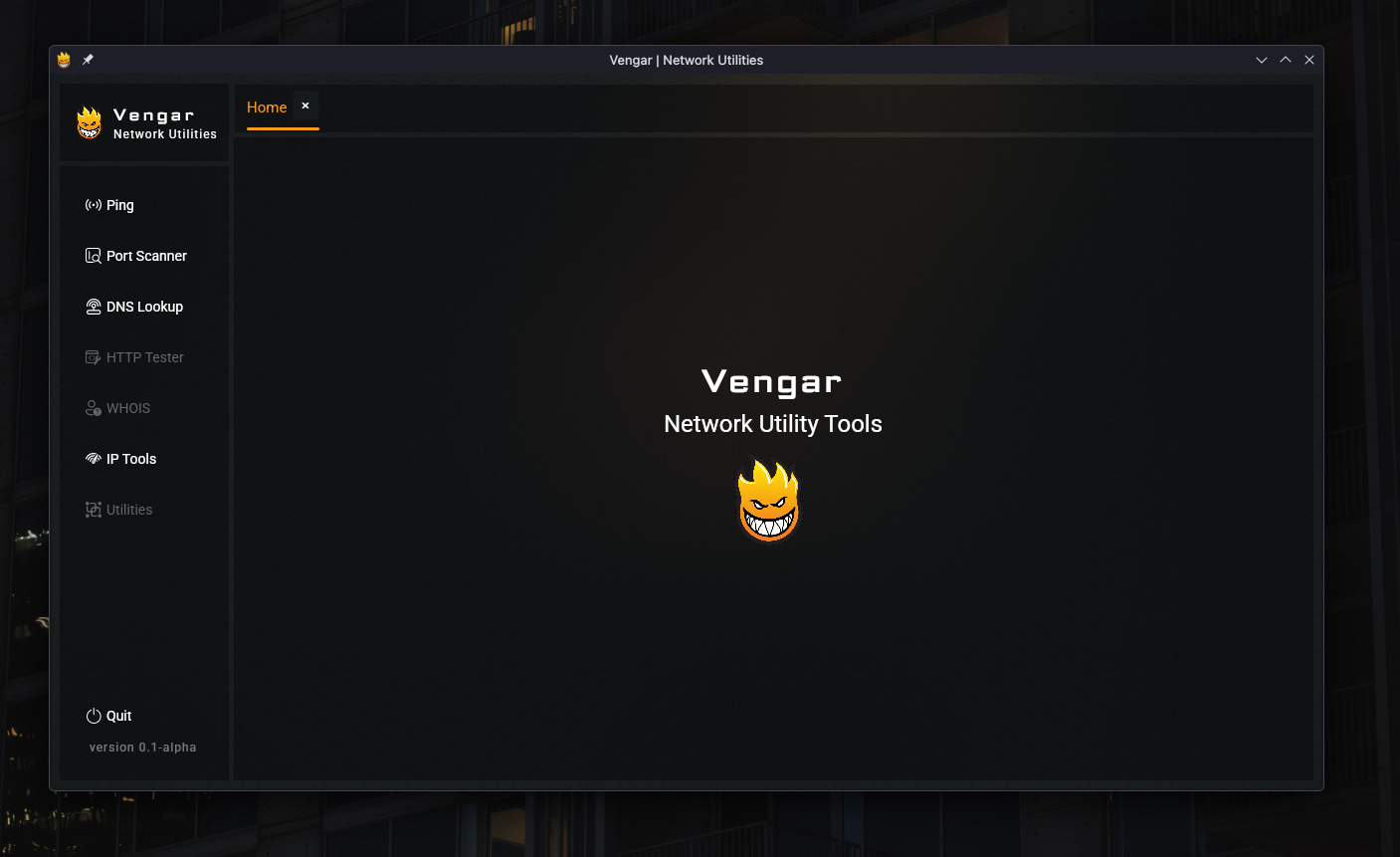Close the Home tab

pyautogui.click(x=305, y=106)
